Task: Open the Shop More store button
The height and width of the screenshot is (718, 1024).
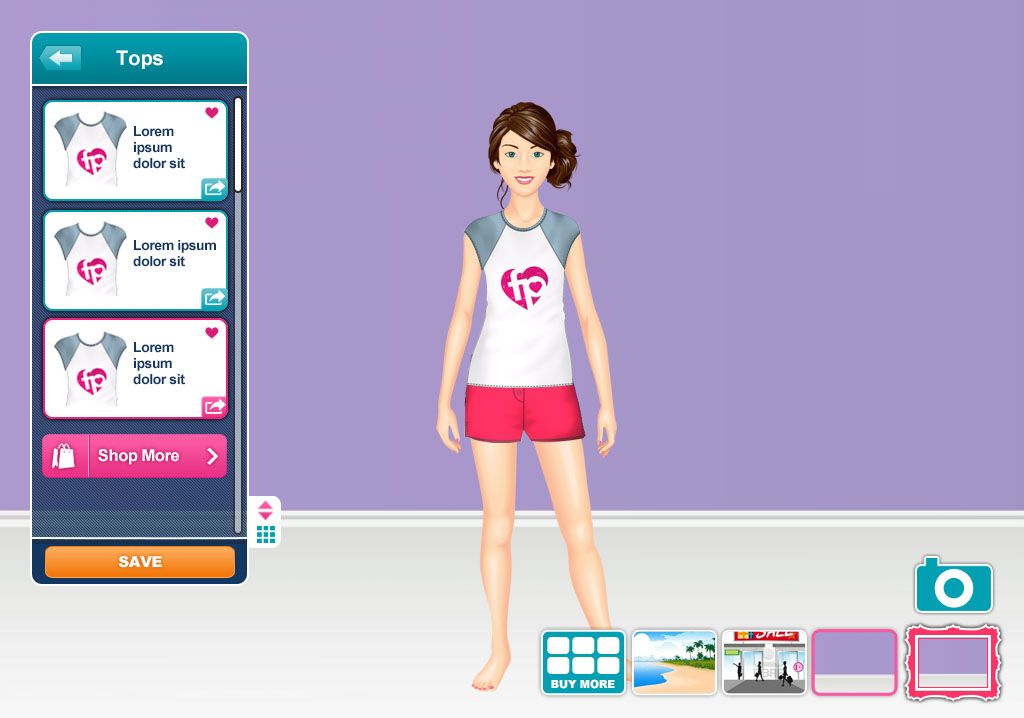Action: (135, 456)
